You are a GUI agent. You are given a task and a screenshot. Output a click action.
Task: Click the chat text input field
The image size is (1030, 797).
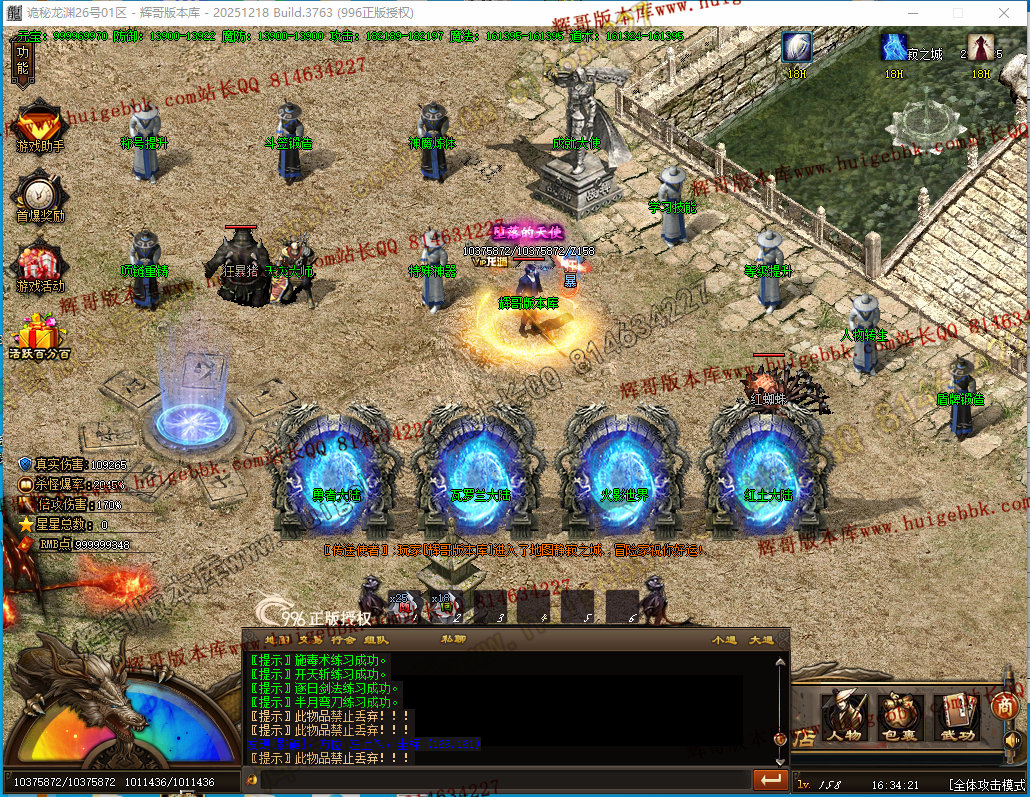[500, 779]
